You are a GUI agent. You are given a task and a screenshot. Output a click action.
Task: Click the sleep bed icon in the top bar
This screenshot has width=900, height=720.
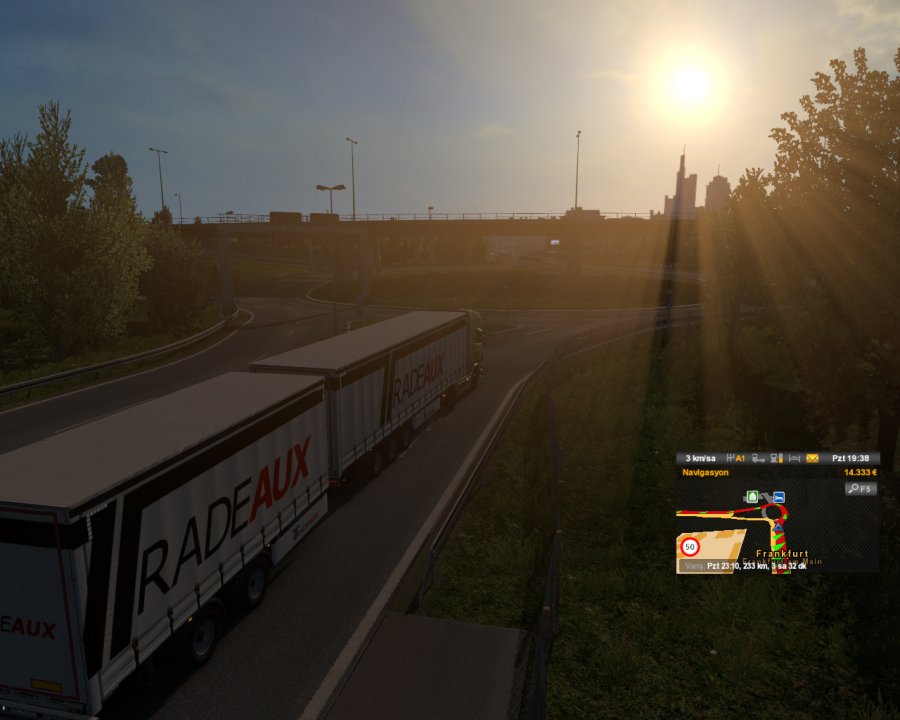pos(794,458)
